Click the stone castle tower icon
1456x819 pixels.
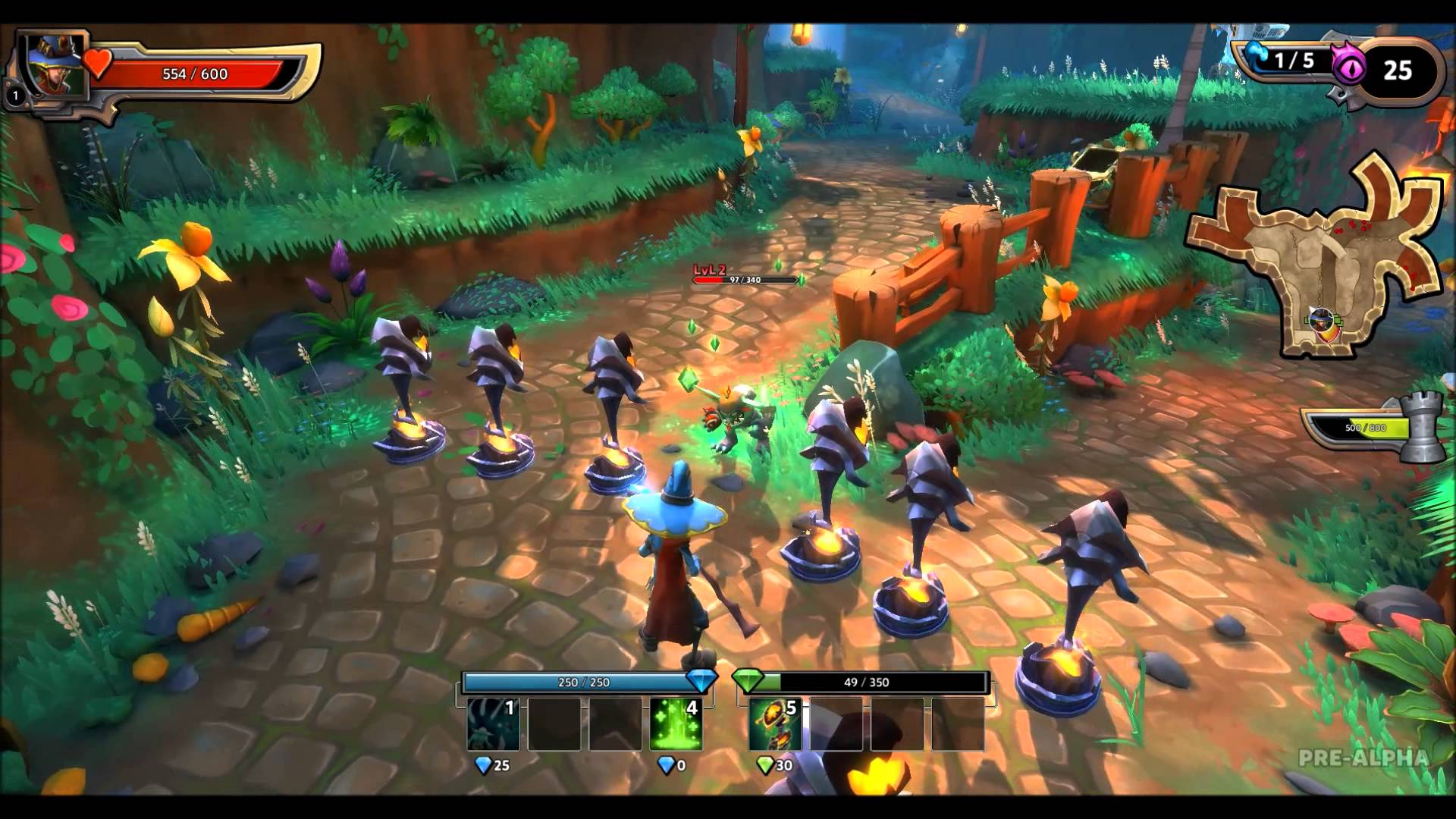tap(1423, 427)
